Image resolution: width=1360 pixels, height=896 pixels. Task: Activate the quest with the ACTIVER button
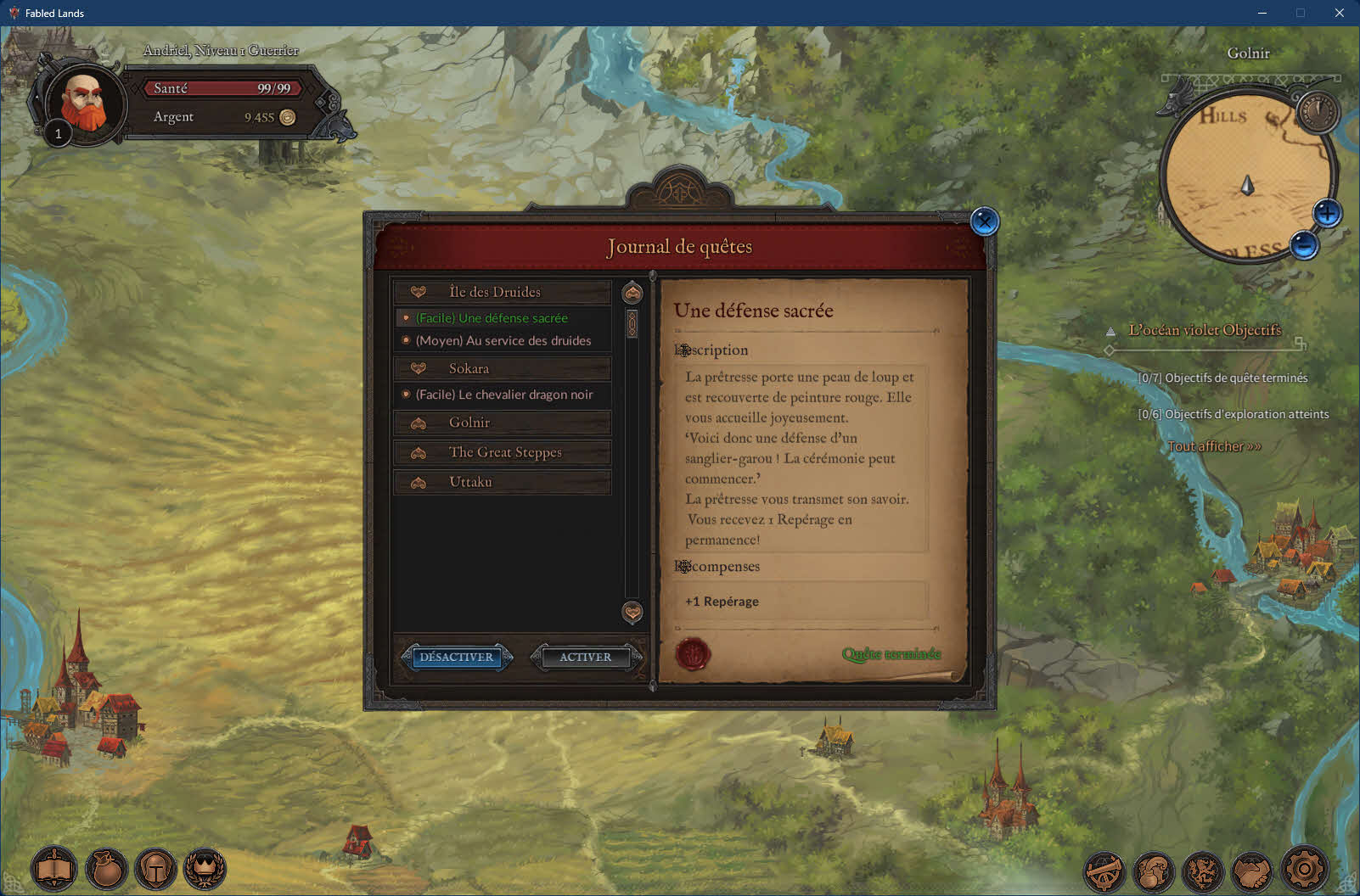585,657
